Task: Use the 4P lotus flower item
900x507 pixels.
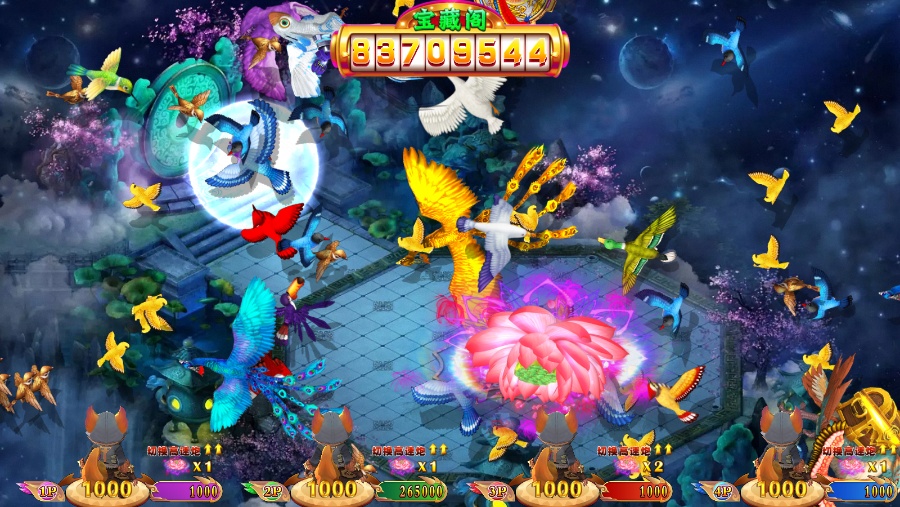Action: pos(853,467)
